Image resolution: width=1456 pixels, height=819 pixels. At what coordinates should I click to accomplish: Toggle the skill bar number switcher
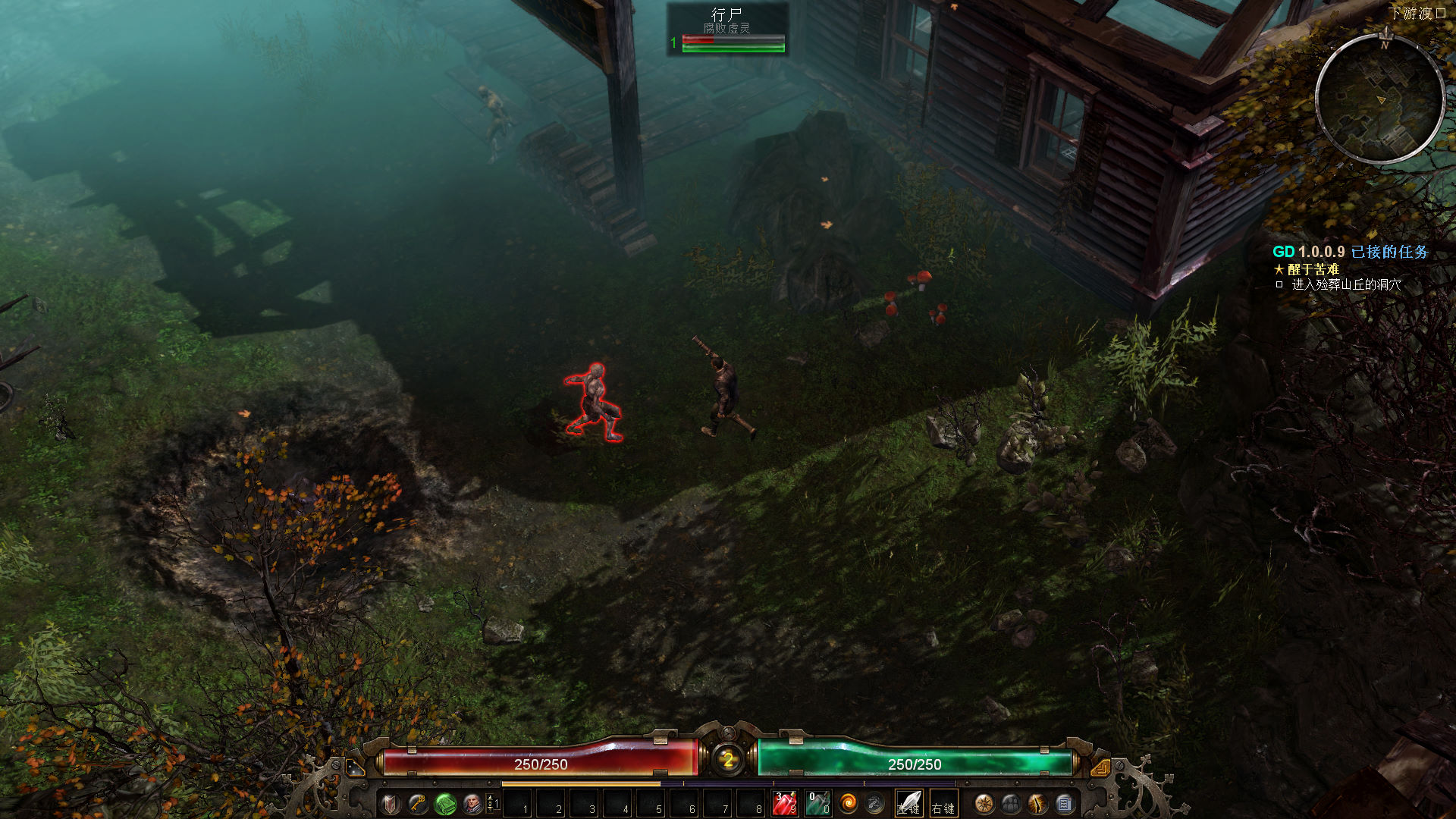[491, 804]
